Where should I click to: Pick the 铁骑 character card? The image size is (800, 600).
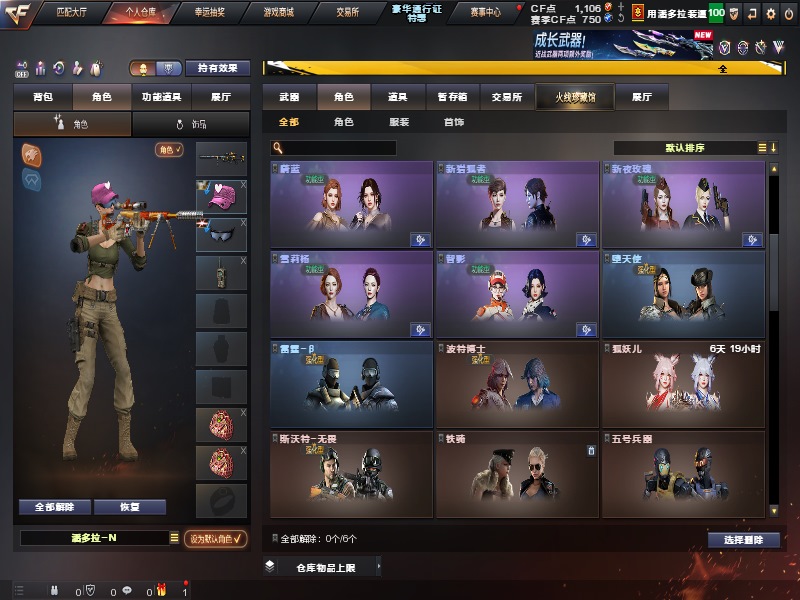coord(516,466)
